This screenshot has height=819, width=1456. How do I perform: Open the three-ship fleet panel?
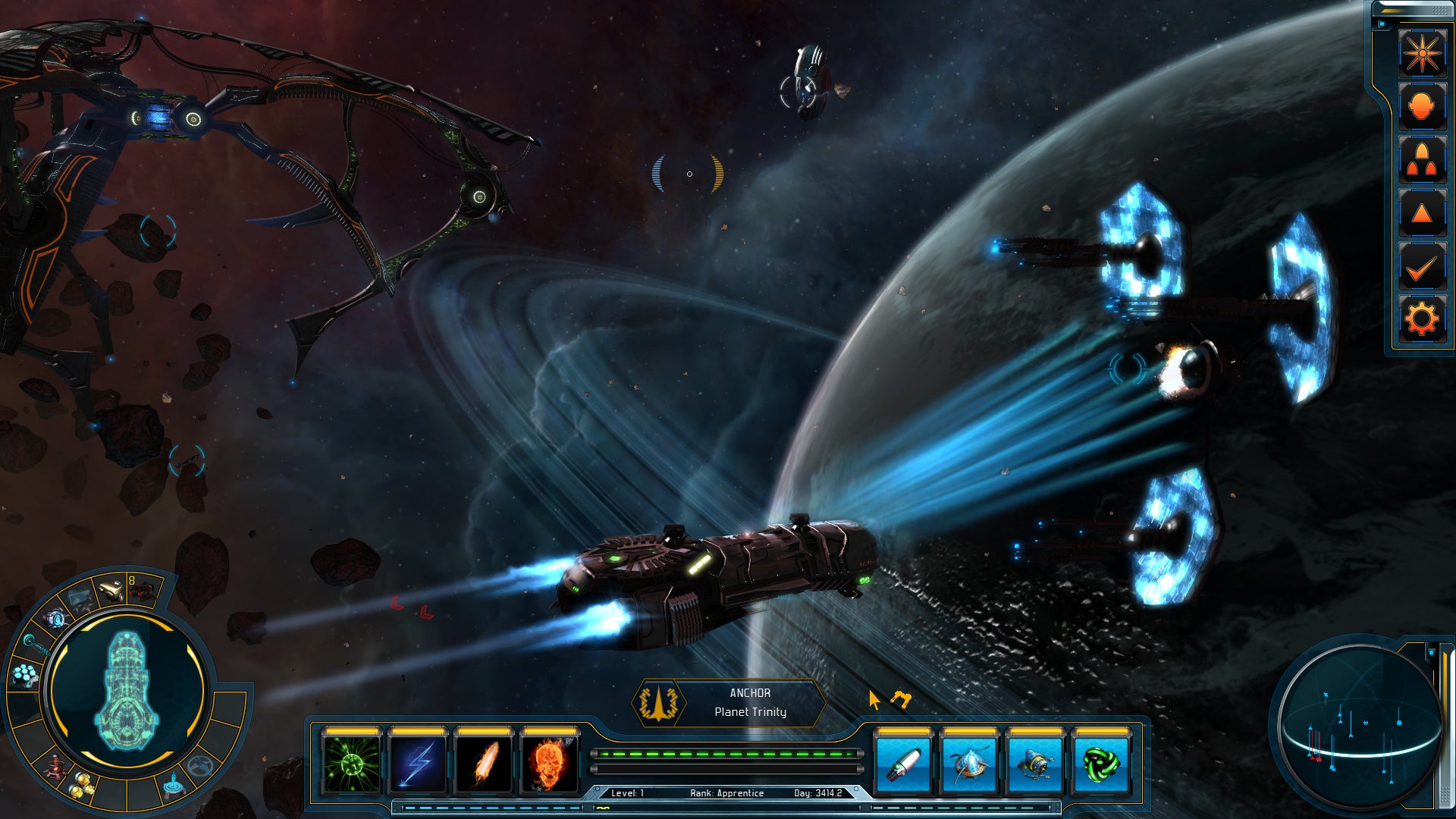[x=1421, y=160]
